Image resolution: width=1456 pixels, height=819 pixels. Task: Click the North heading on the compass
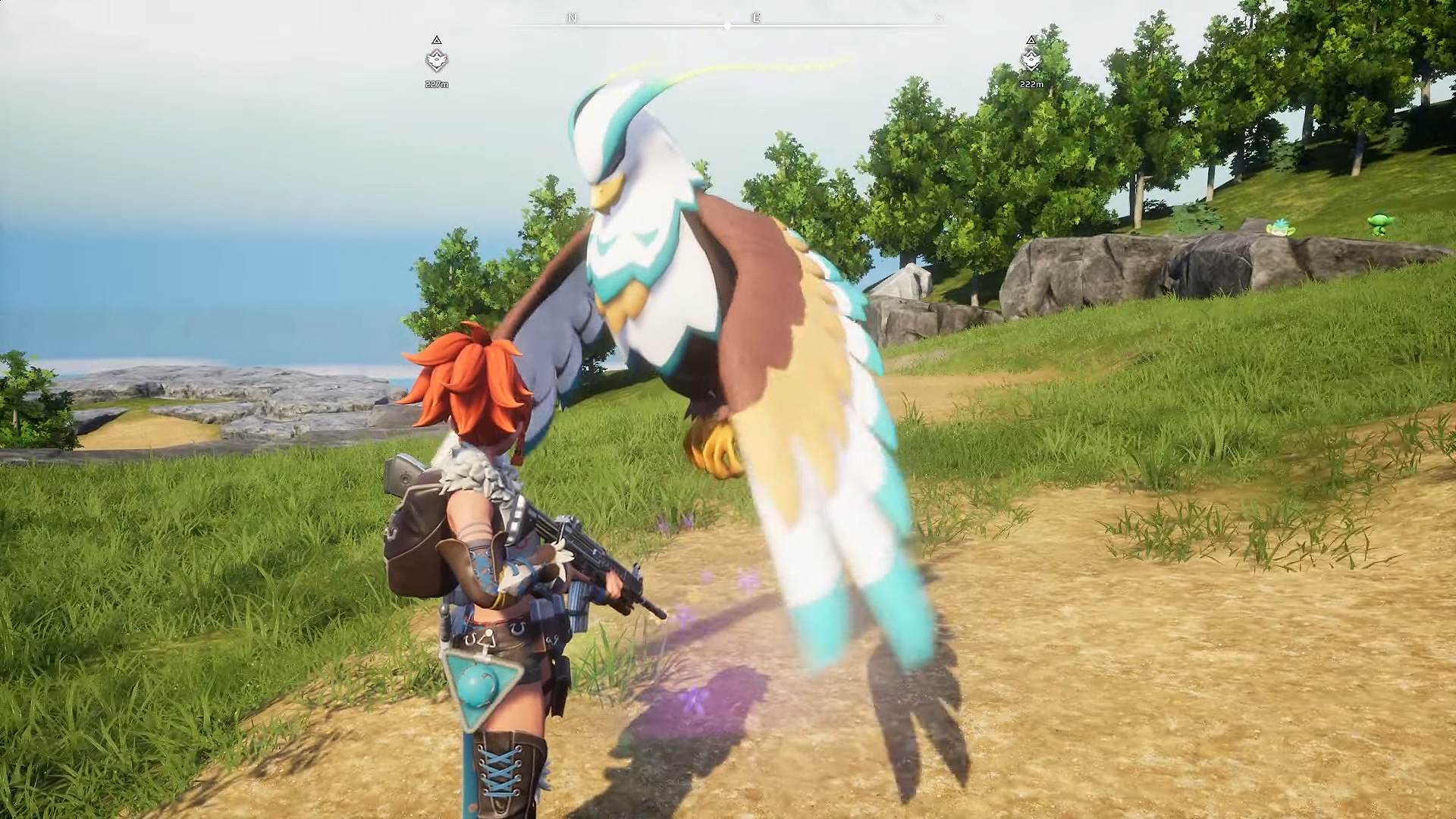[573, 18]
